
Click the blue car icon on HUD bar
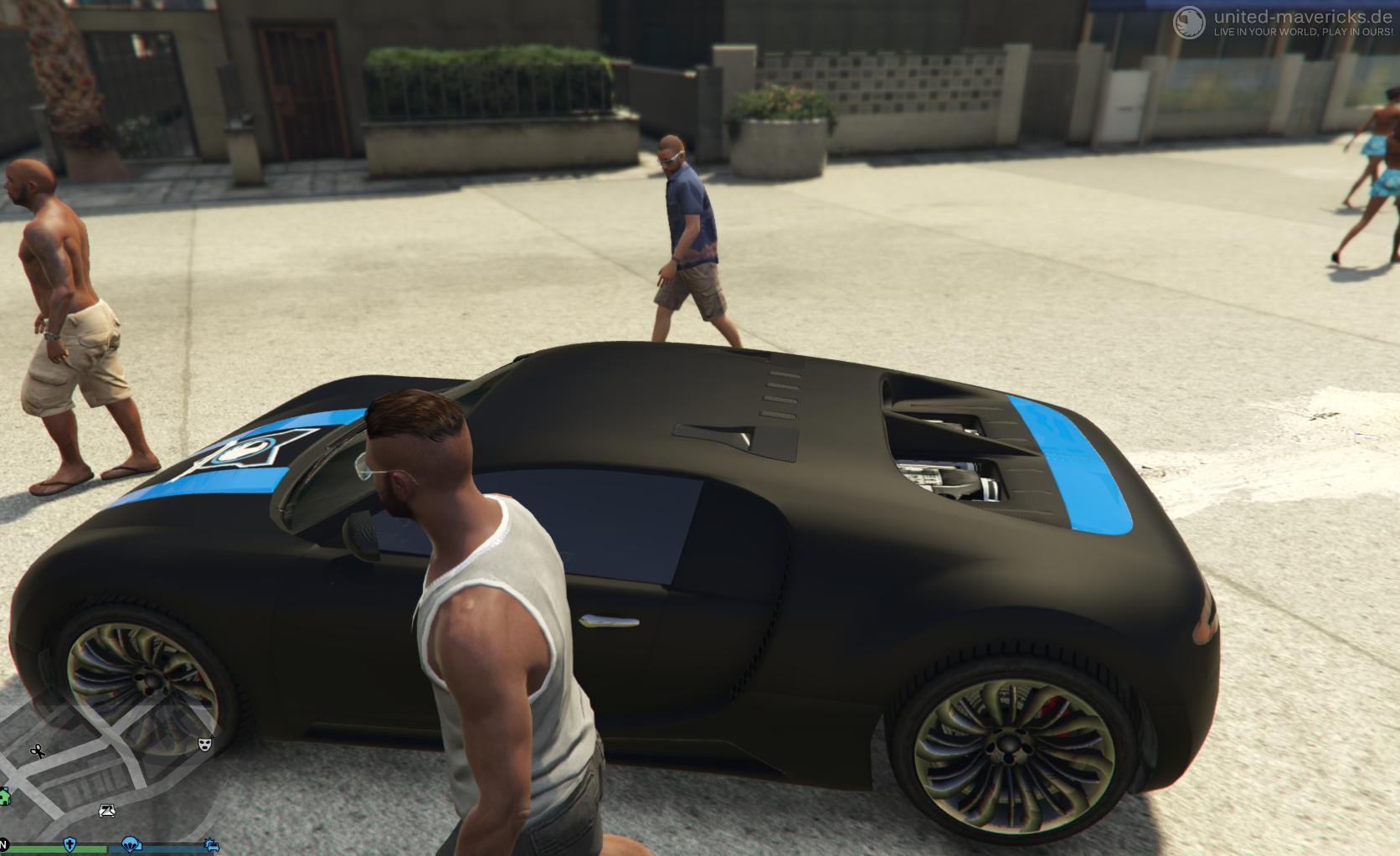[210, 845]
